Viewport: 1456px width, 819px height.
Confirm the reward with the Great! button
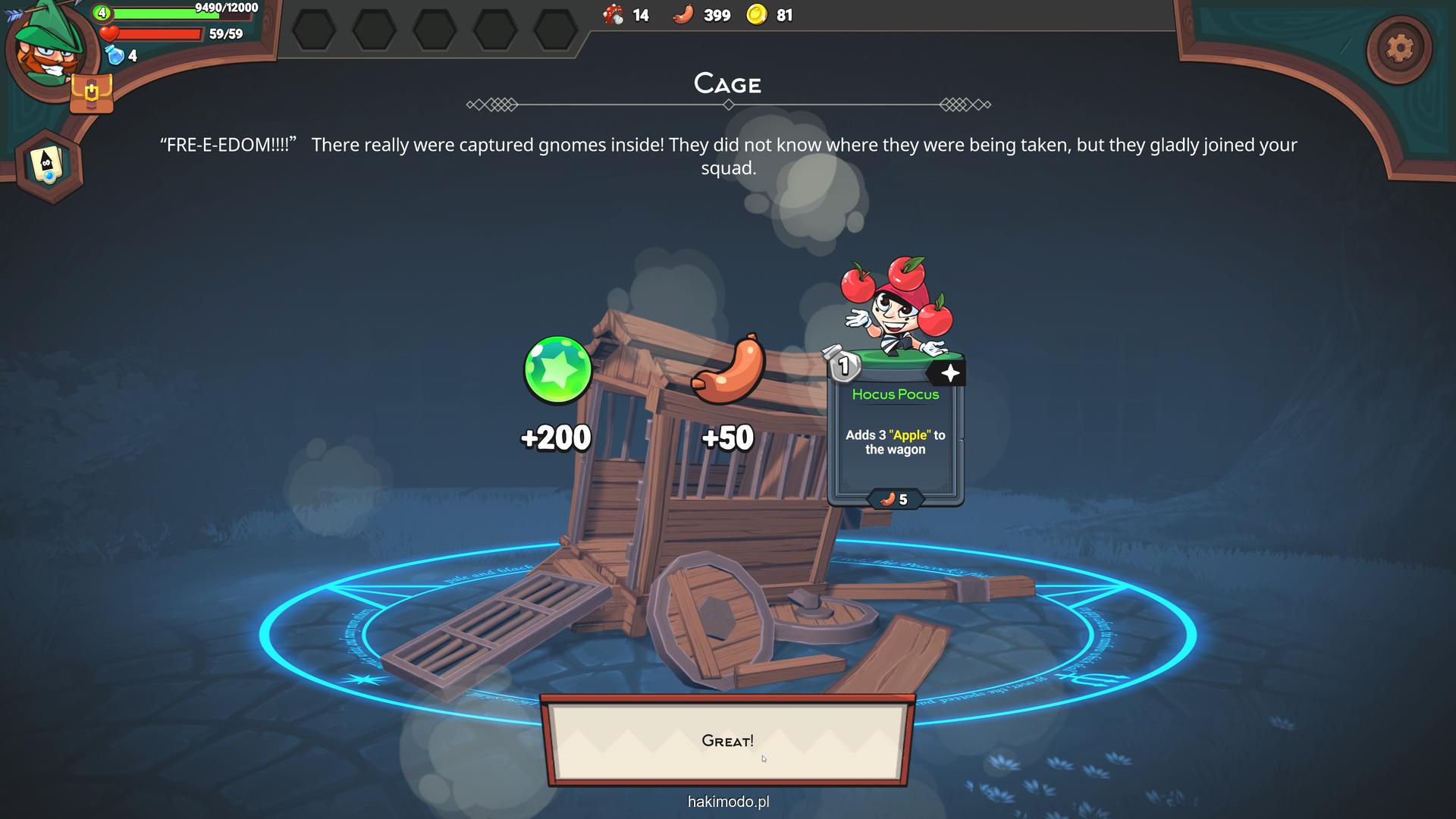coord(727,741)
